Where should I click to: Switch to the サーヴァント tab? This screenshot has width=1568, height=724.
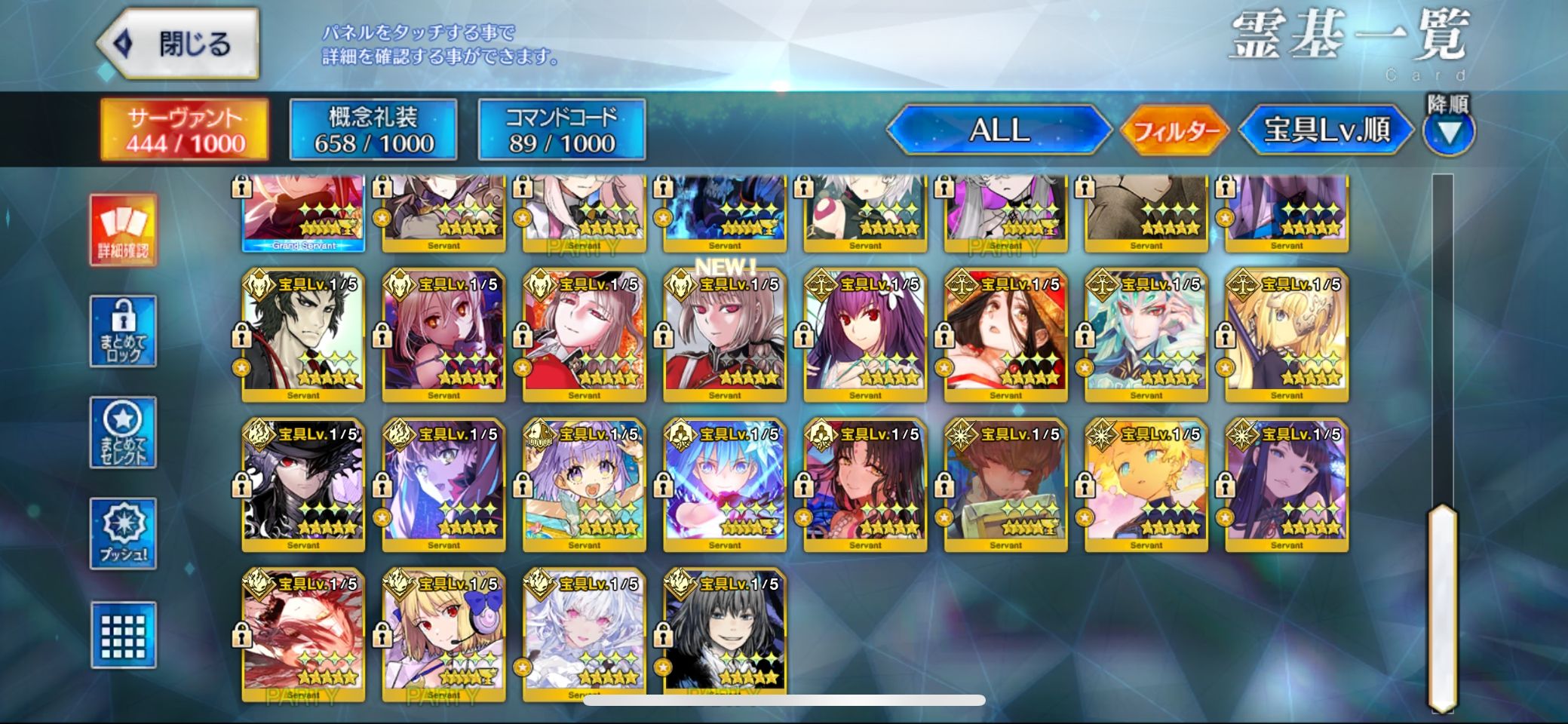click(185, 130)
